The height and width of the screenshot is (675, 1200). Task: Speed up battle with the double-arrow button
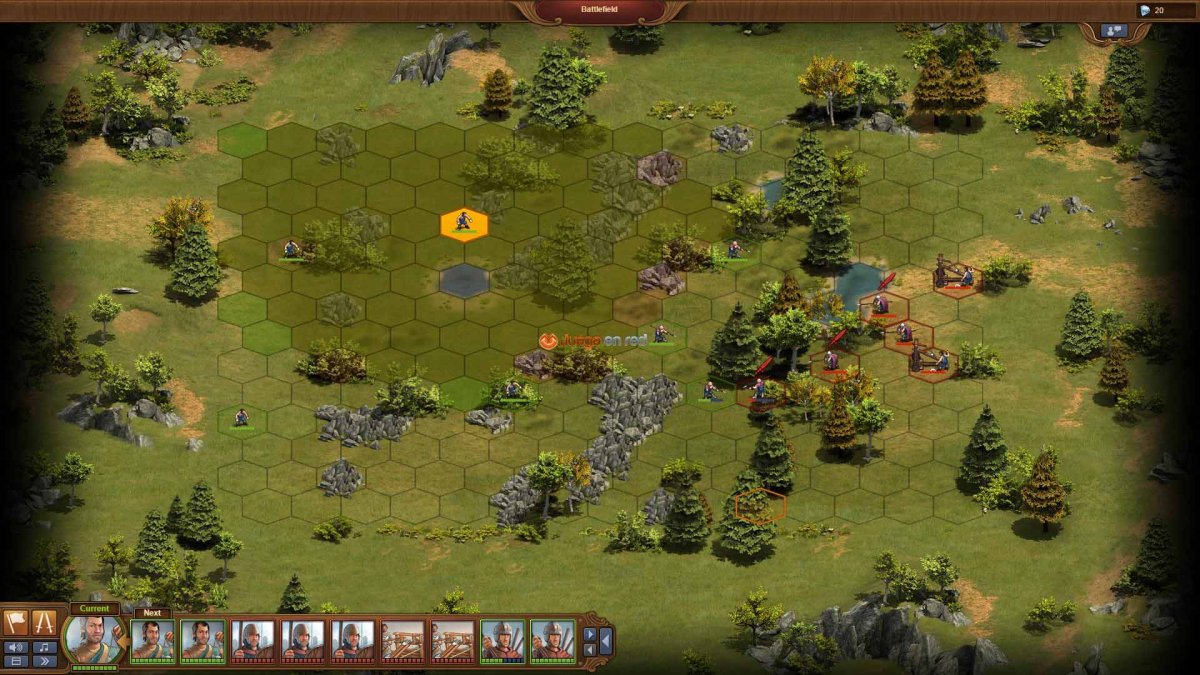(x=44, y=661)
